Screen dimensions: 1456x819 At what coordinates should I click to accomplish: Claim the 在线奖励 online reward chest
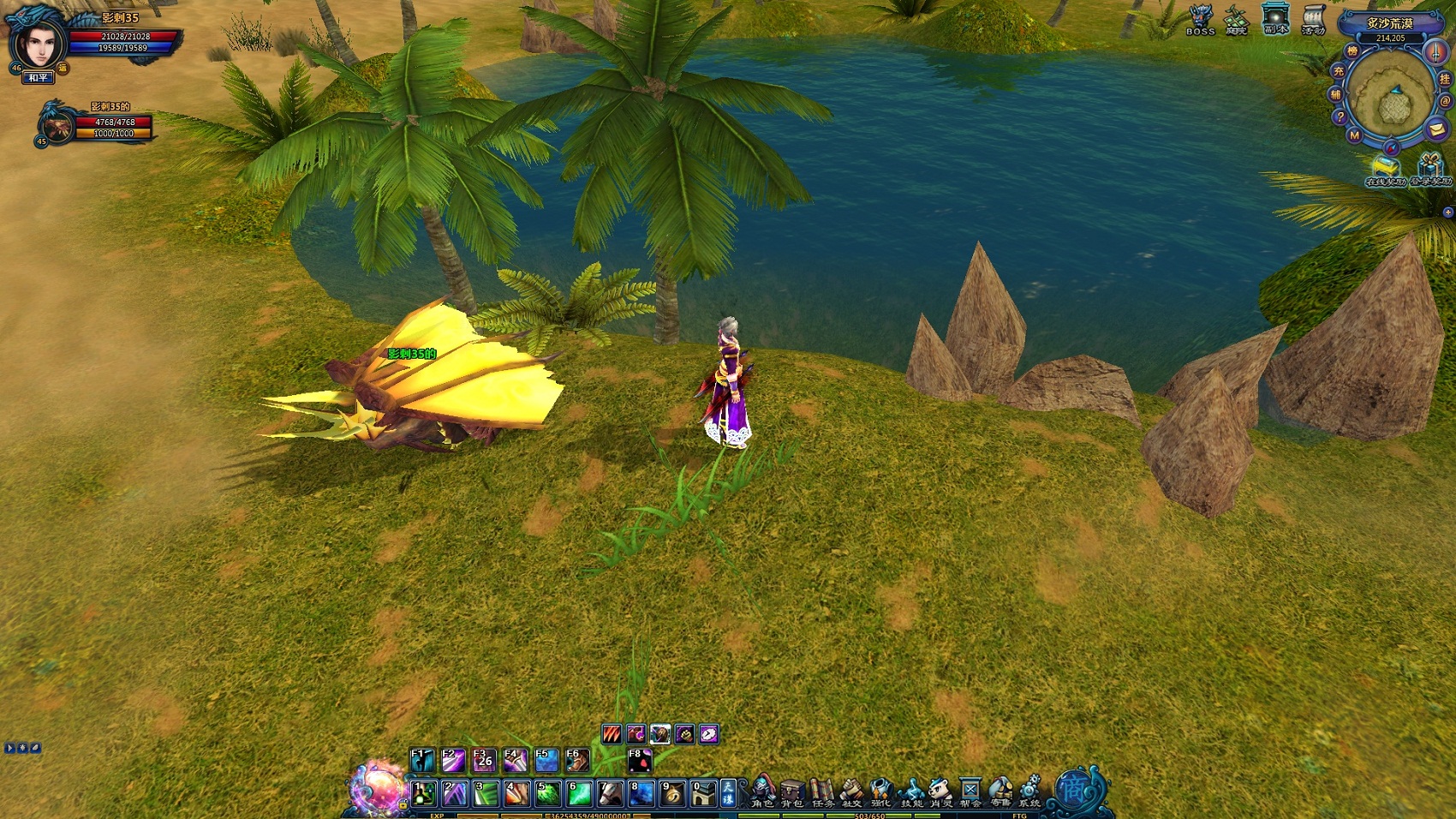click(x=1385, y=169)
